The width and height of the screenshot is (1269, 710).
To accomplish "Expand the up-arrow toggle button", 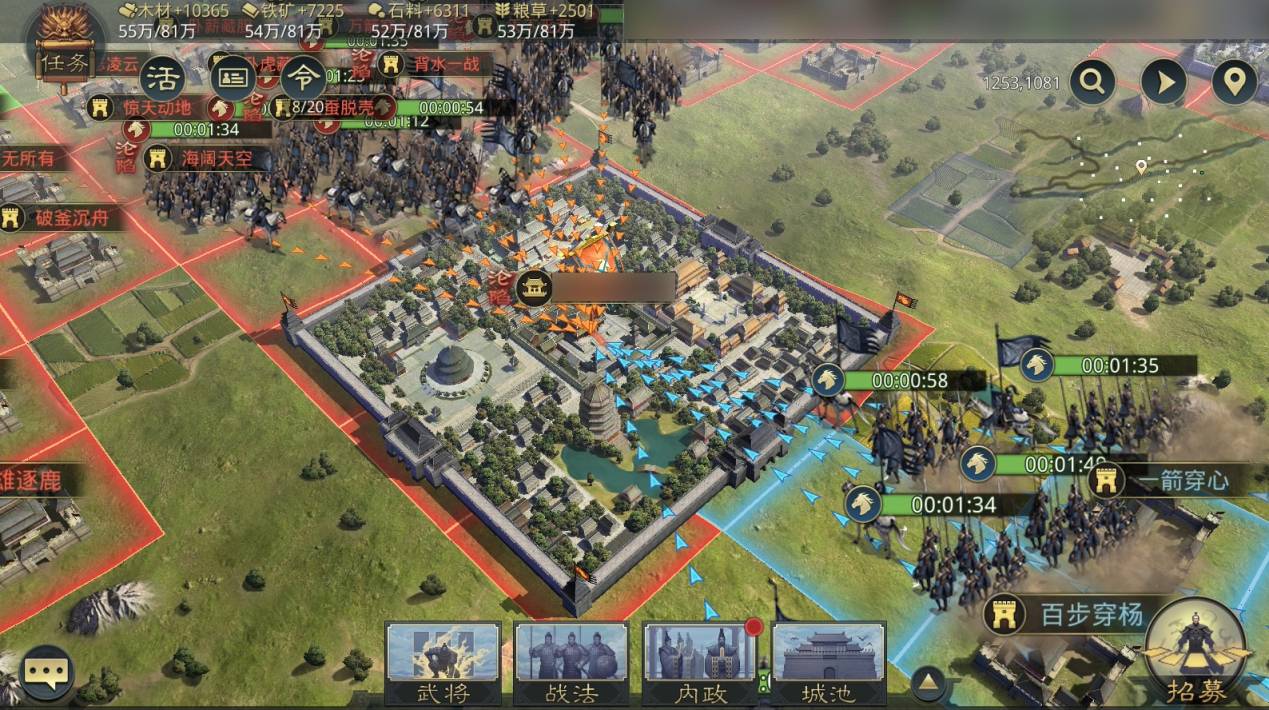I will click(x=929, y=682).
